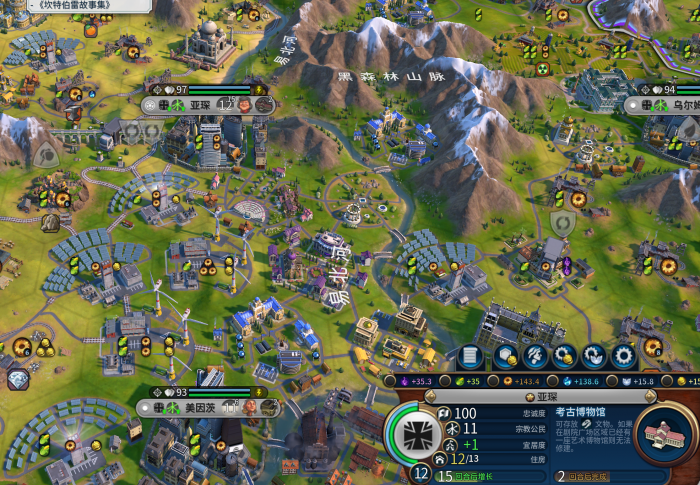This screenshot has height=485, width=700.
Task: Open the purchase item with gold button
Action: [564, 355]
